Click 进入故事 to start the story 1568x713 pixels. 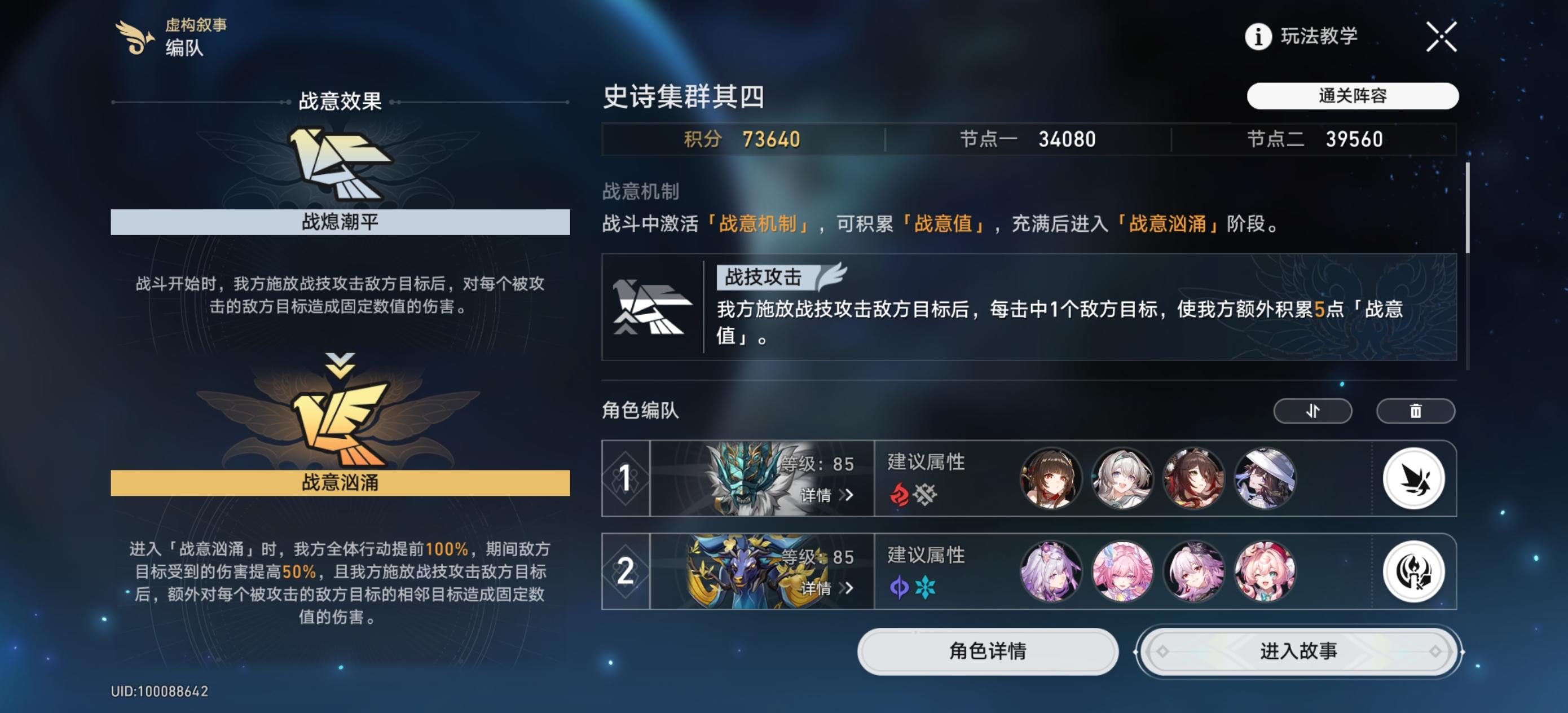click(1300, 651)
